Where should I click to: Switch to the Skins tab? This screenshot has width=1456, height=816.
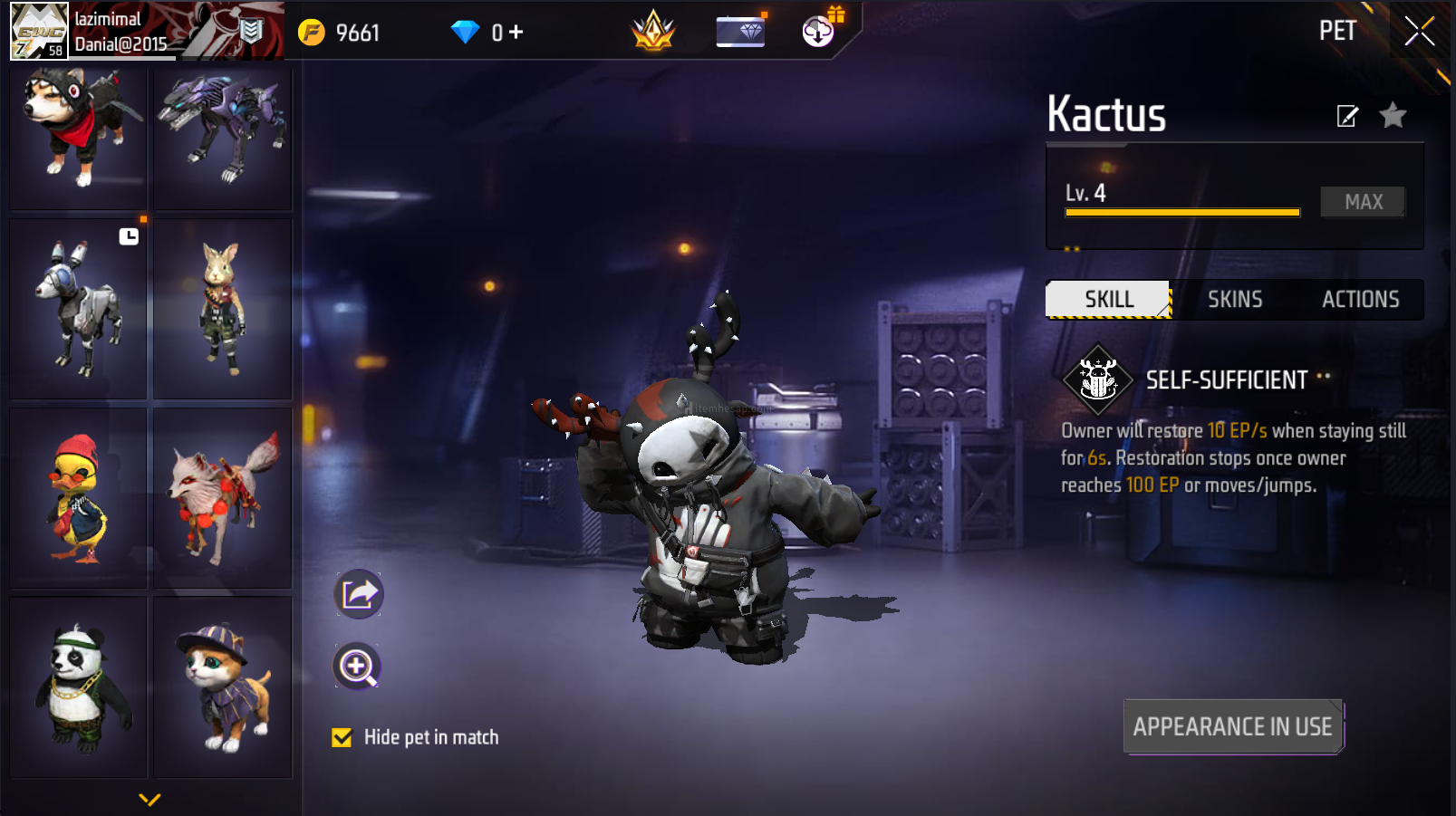pos(1234,300)
